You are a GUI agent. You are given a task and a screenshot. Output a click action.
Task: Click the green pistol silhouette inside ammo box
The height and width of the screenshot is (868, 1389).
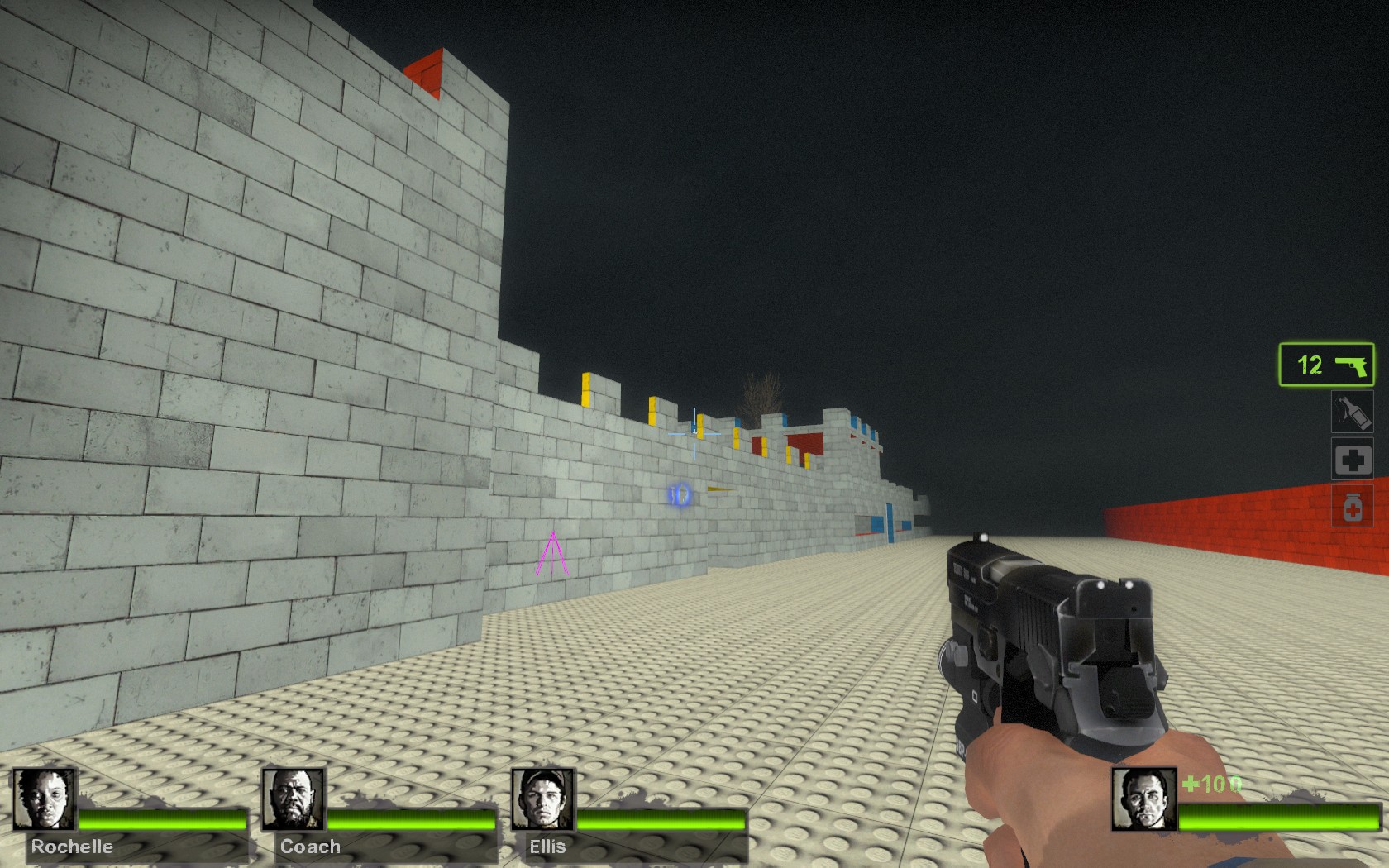(1353, 365)
